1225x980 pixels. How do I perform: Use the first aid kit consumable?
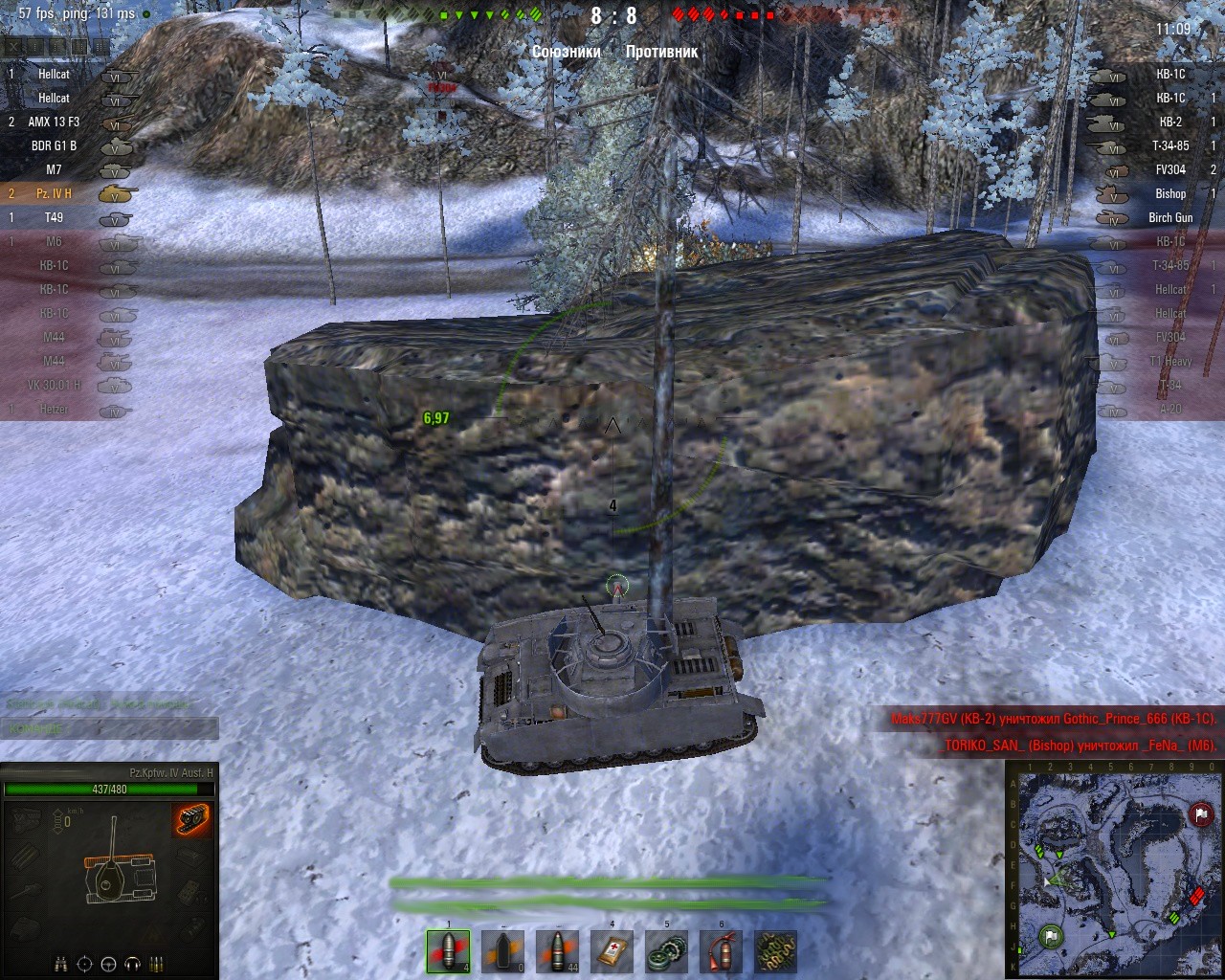coord(612,951)
